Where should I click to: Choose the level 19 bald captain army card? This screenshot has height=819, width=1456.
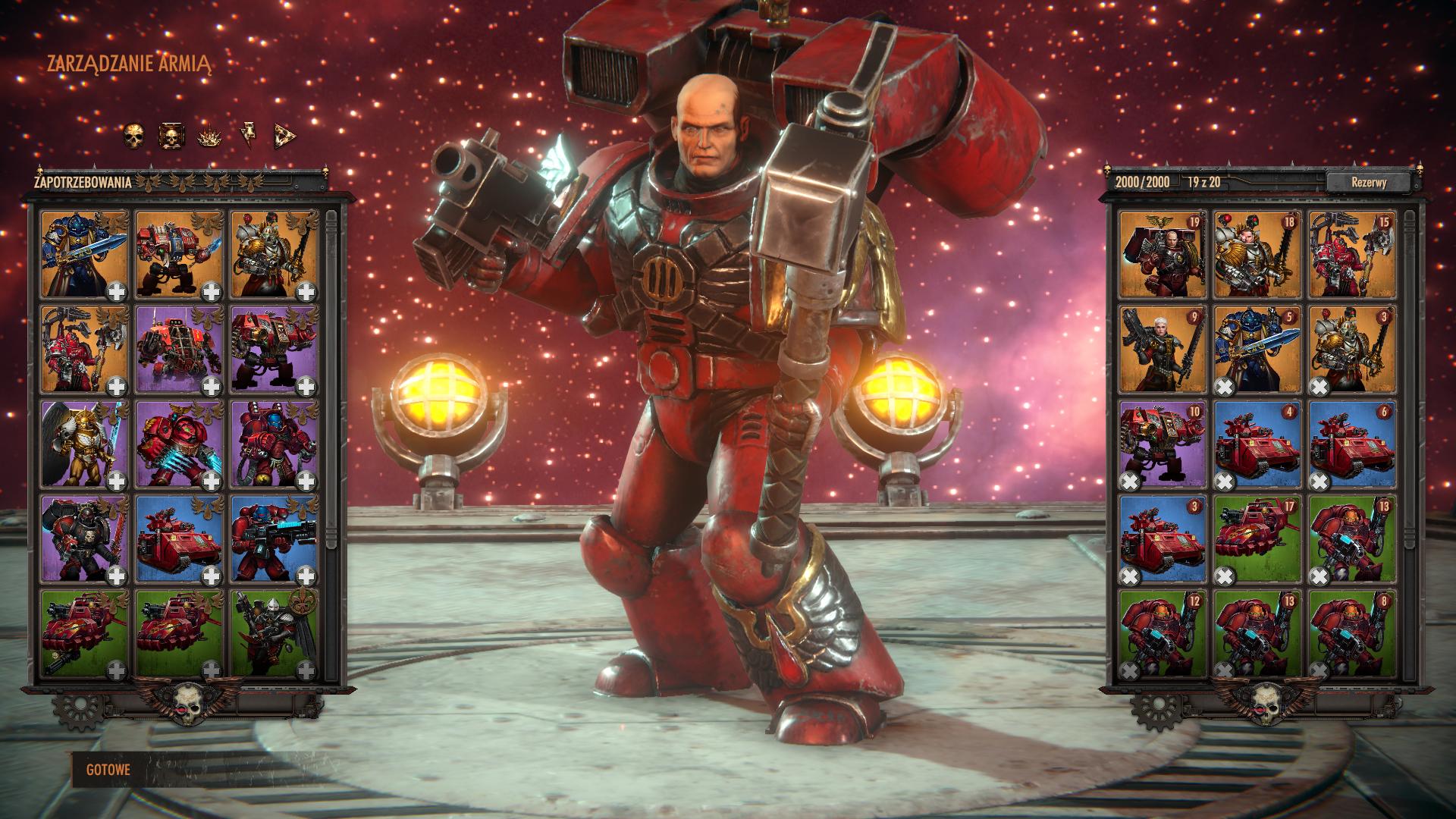click(1162, 254)
